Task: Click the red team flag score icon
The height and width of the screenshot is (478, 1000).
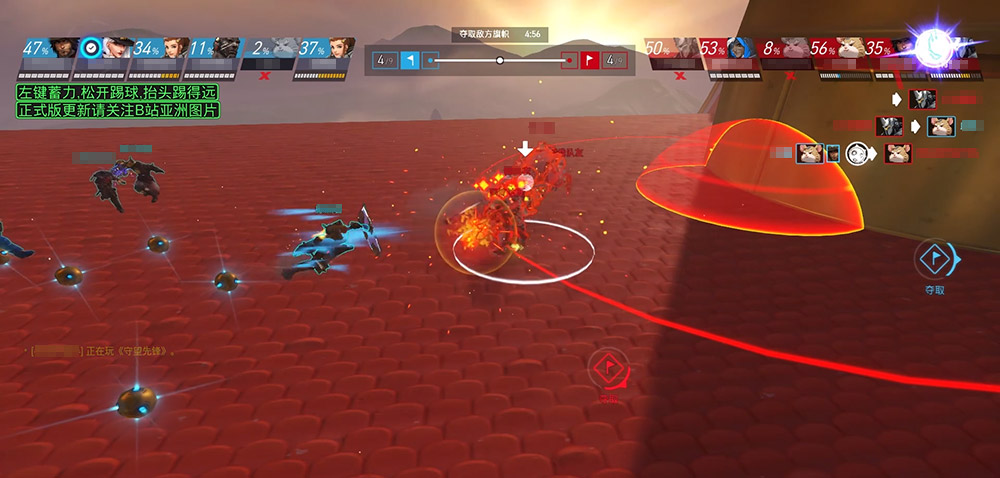Action: tap(590, 60)
